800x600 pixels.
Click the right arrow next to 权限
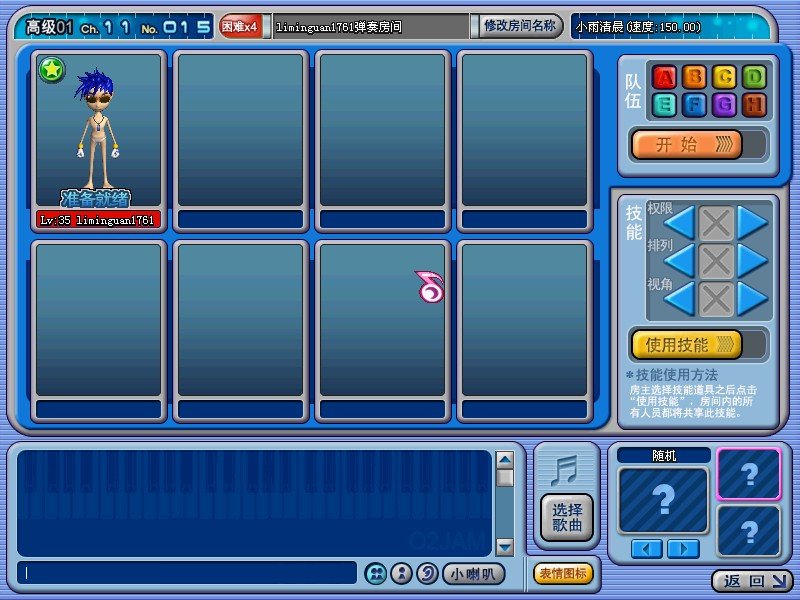(752, 223)
